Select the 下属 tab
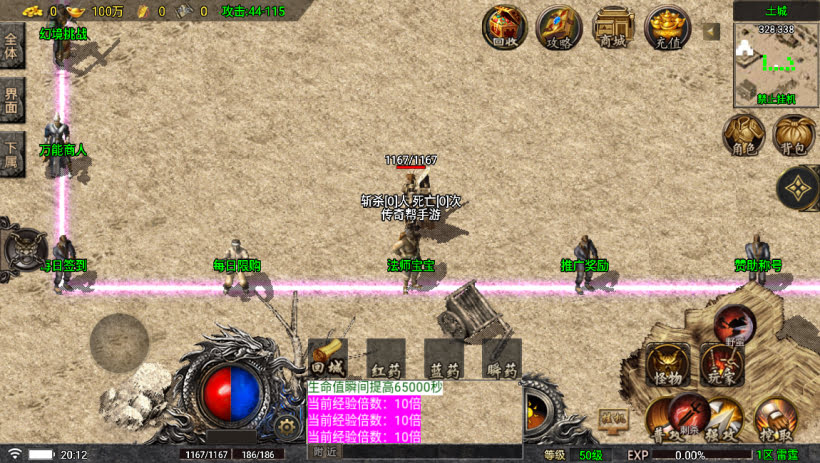 [x=12, y=156]
